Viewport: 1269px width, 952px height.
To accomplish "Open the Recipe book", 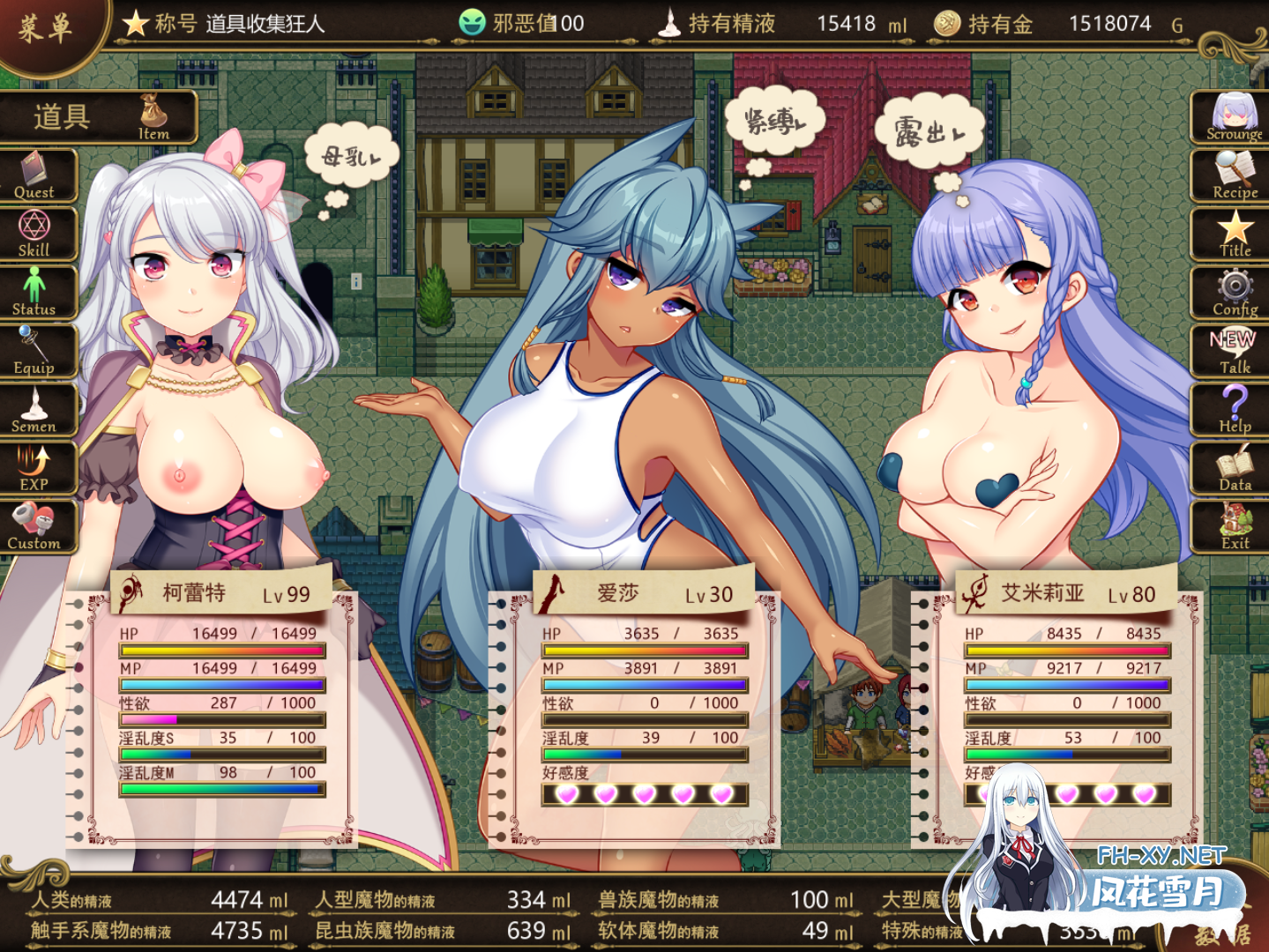I will 1233,176.
